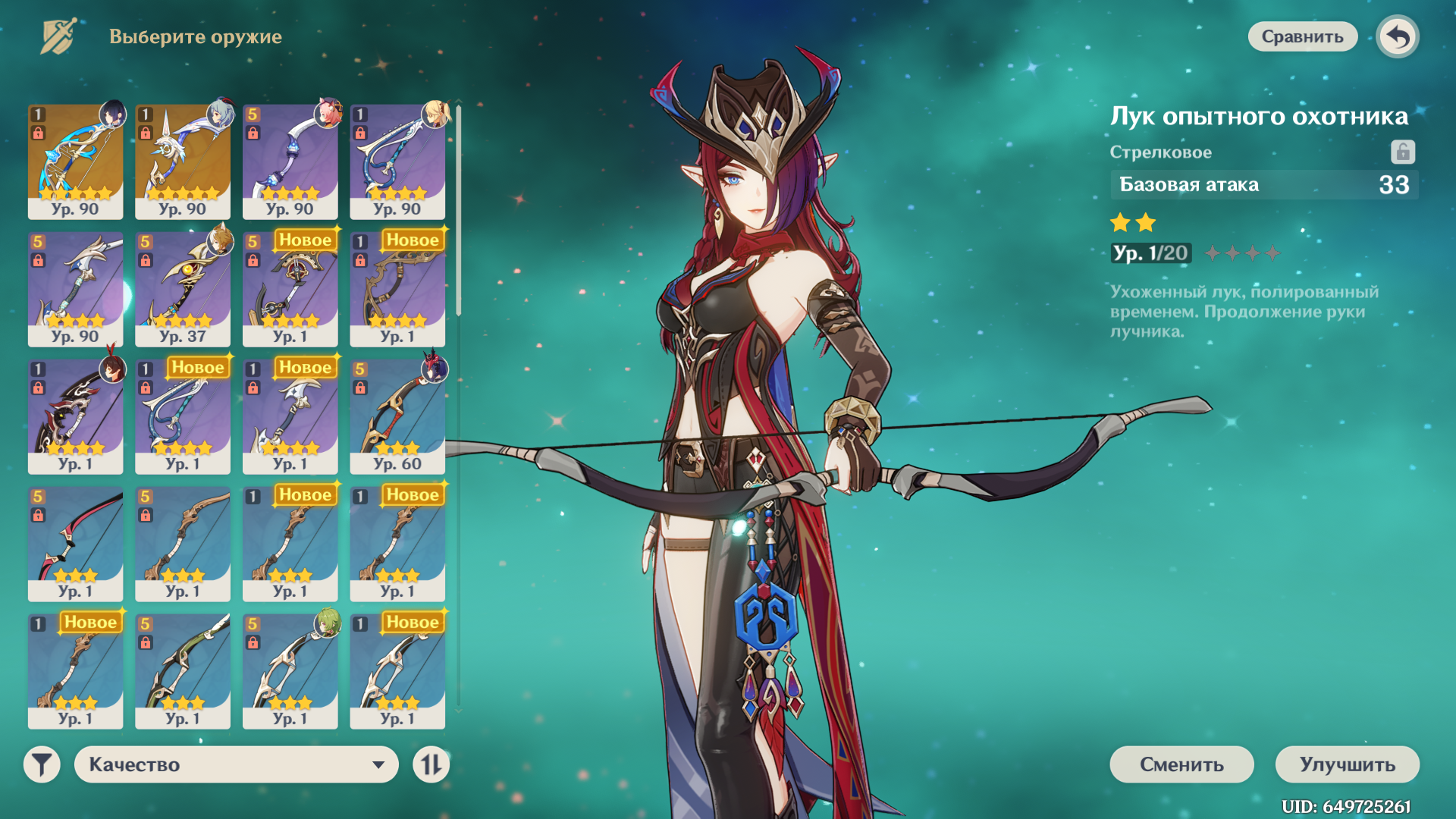Click Сменить to switch weapon
The width and height of the screenshot is (1456, 819).
click(x=1181, y=764)
